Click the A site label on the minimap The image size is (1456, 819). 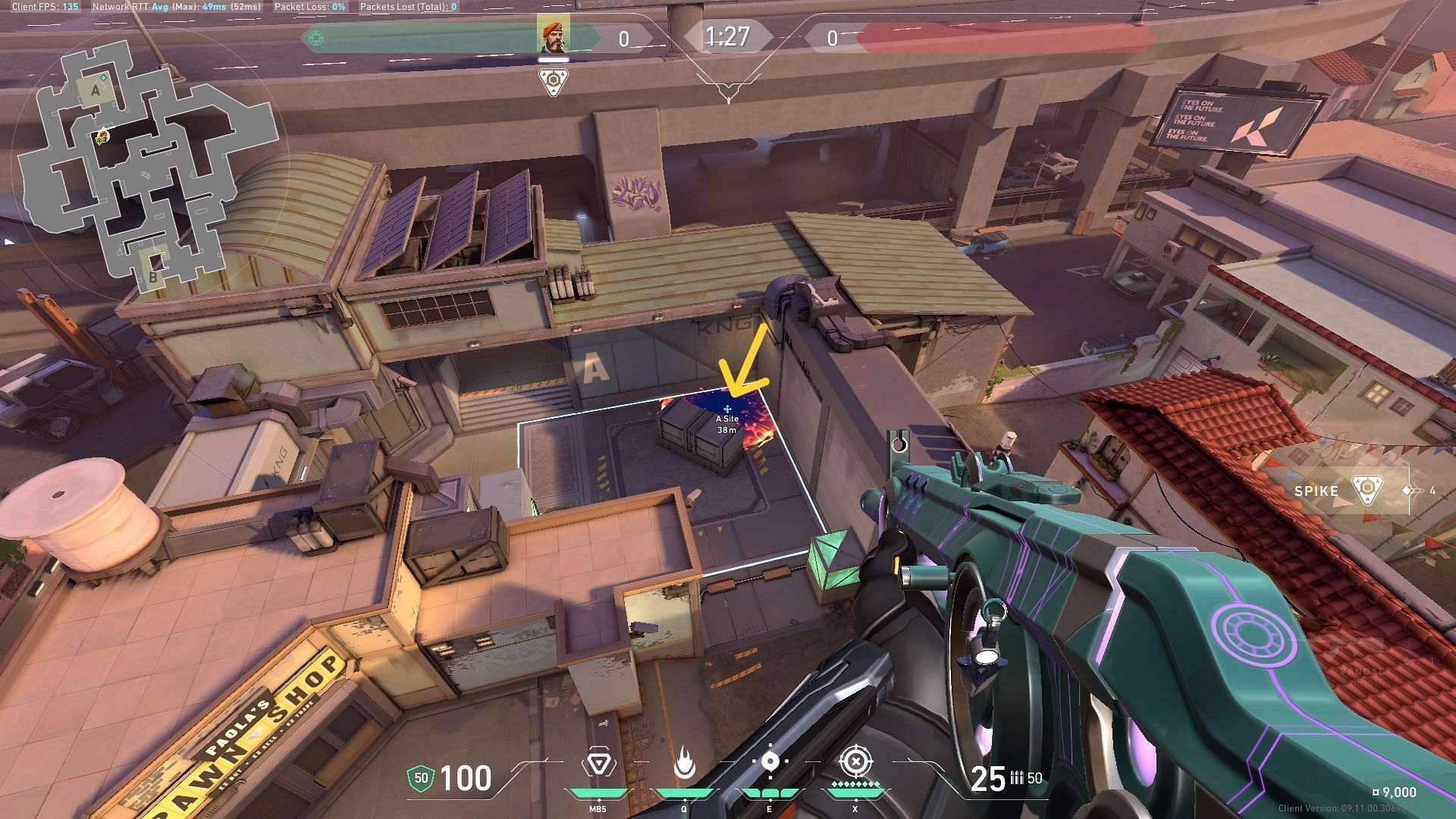(96, 91)
